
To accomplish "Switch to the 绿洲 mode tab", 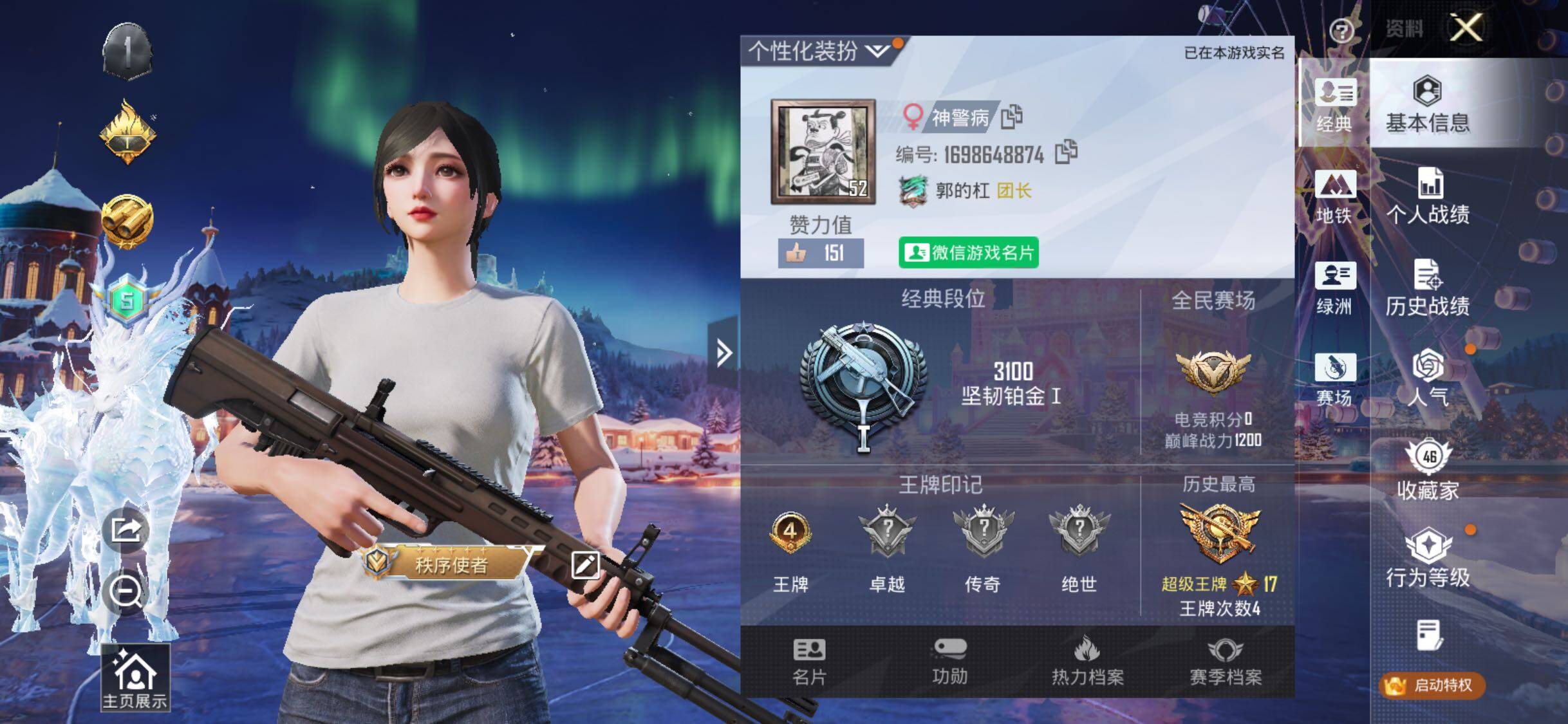I will coord(1335,288).
